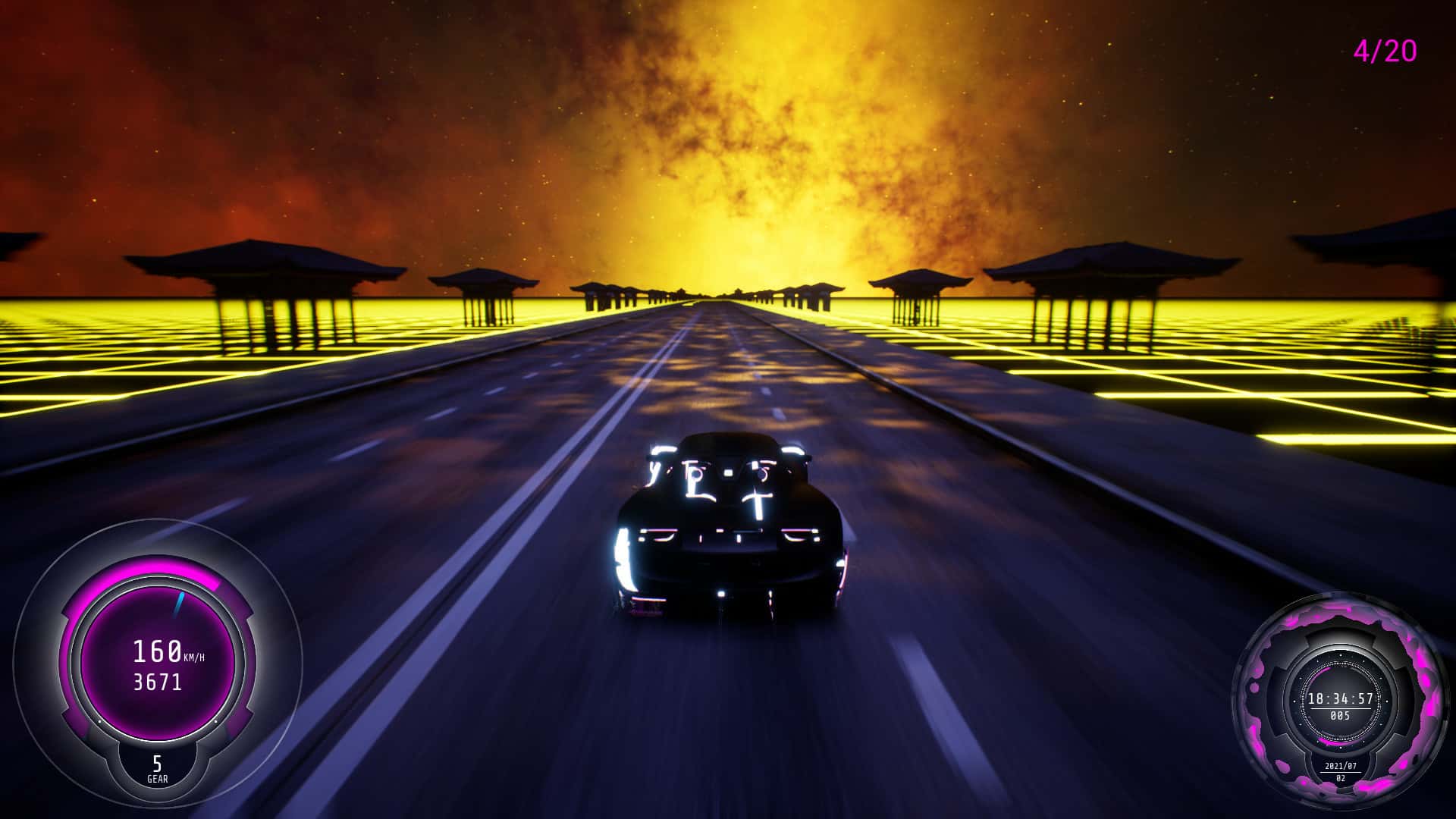Click the RPM value 3671 on the gauge
1456x819 pixels.
pos(158,681)
